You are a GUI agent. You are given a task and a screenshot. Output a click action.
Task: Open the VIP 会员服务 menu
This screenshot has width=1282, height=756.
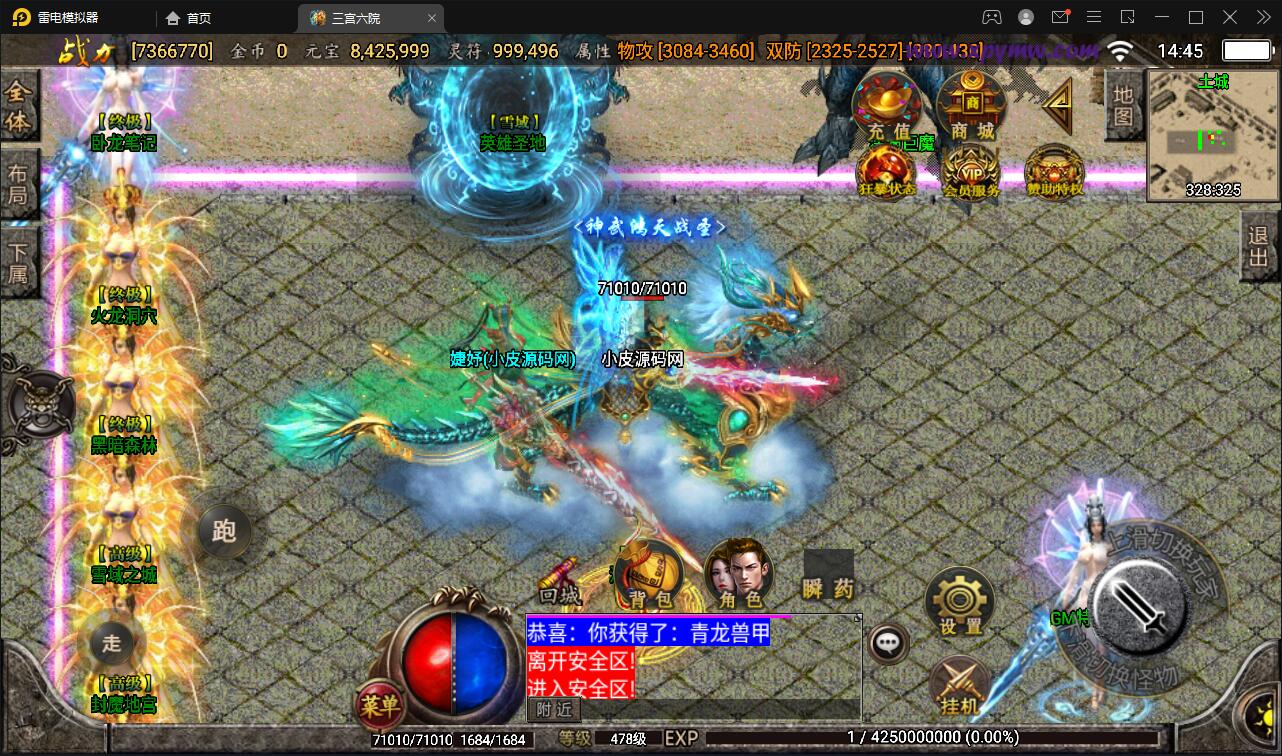click(971, 172)
